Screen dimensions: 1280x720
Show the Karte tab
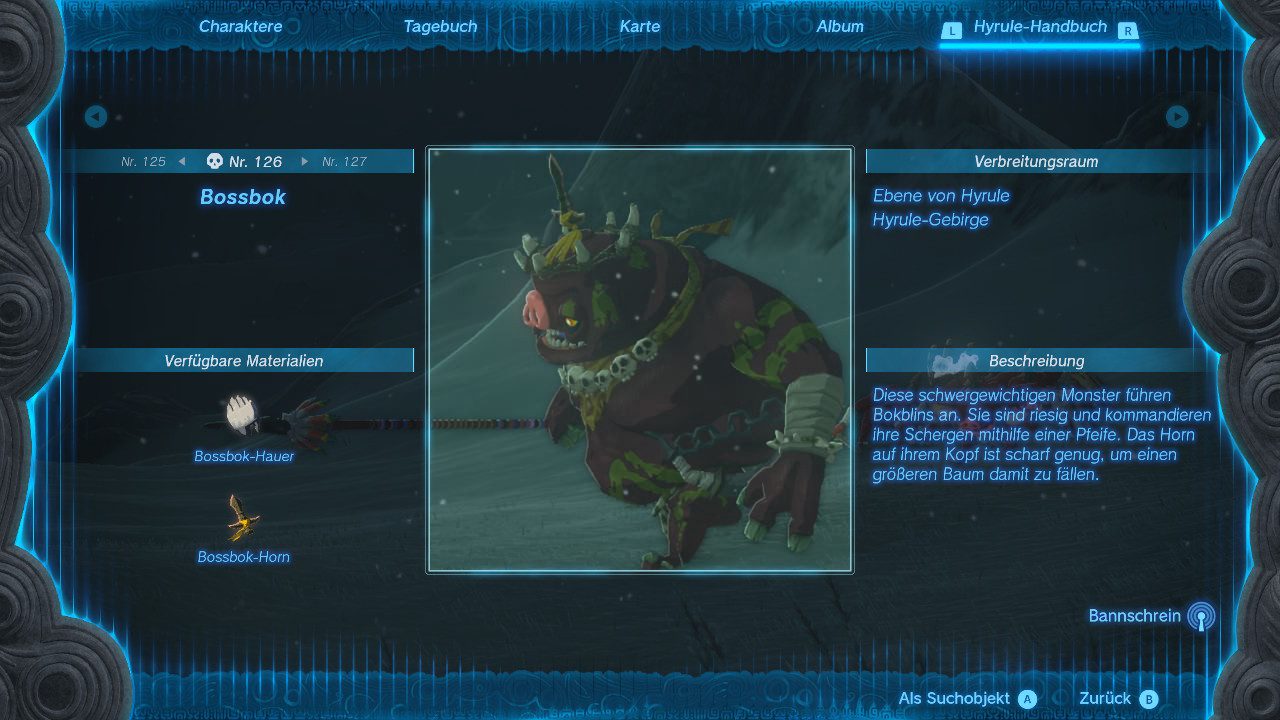pyautogui.click(x=640, y=27)
